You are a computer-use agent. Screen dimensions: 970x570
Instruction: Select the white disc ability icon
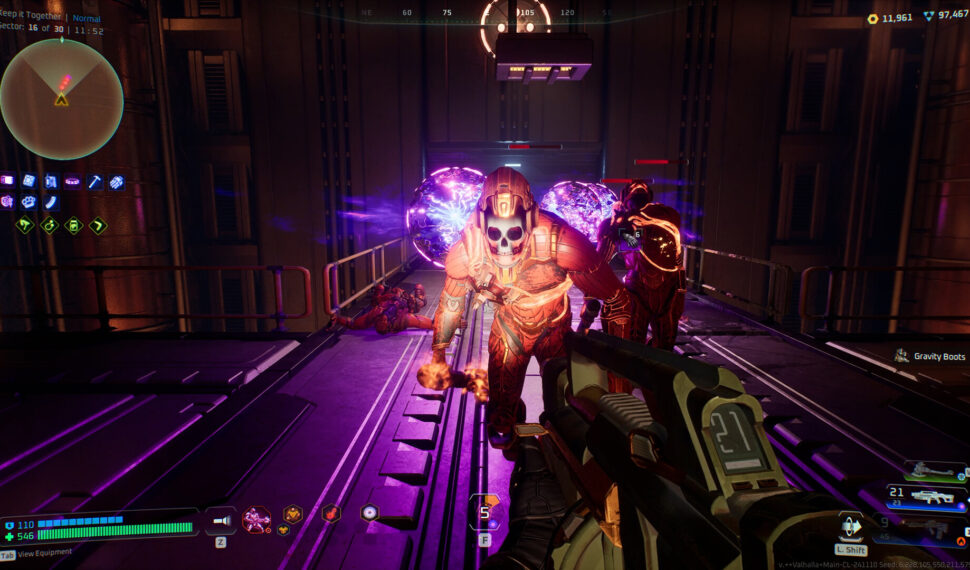369,513
